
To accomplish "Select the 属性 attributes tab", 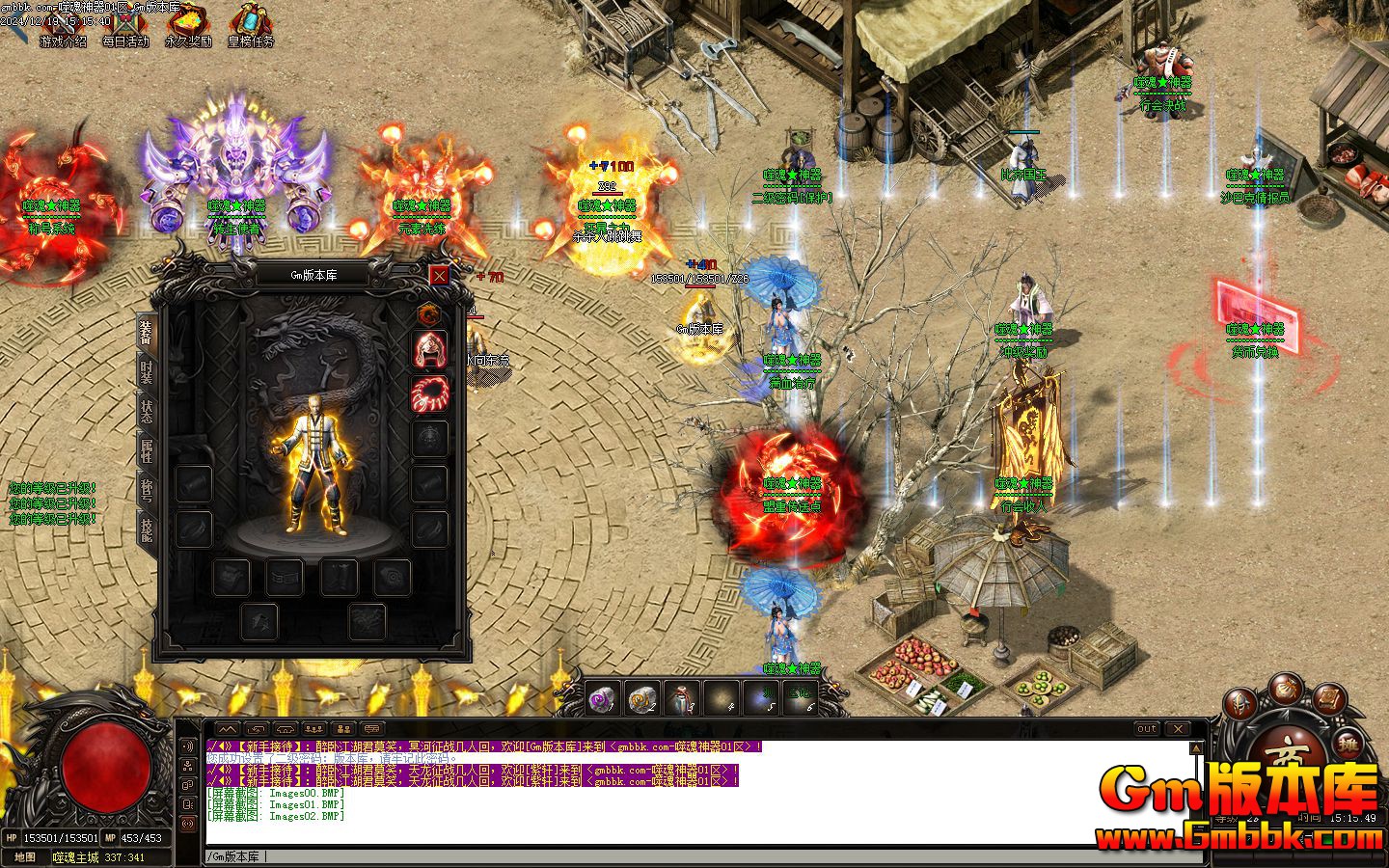I will tap(147, 451).
